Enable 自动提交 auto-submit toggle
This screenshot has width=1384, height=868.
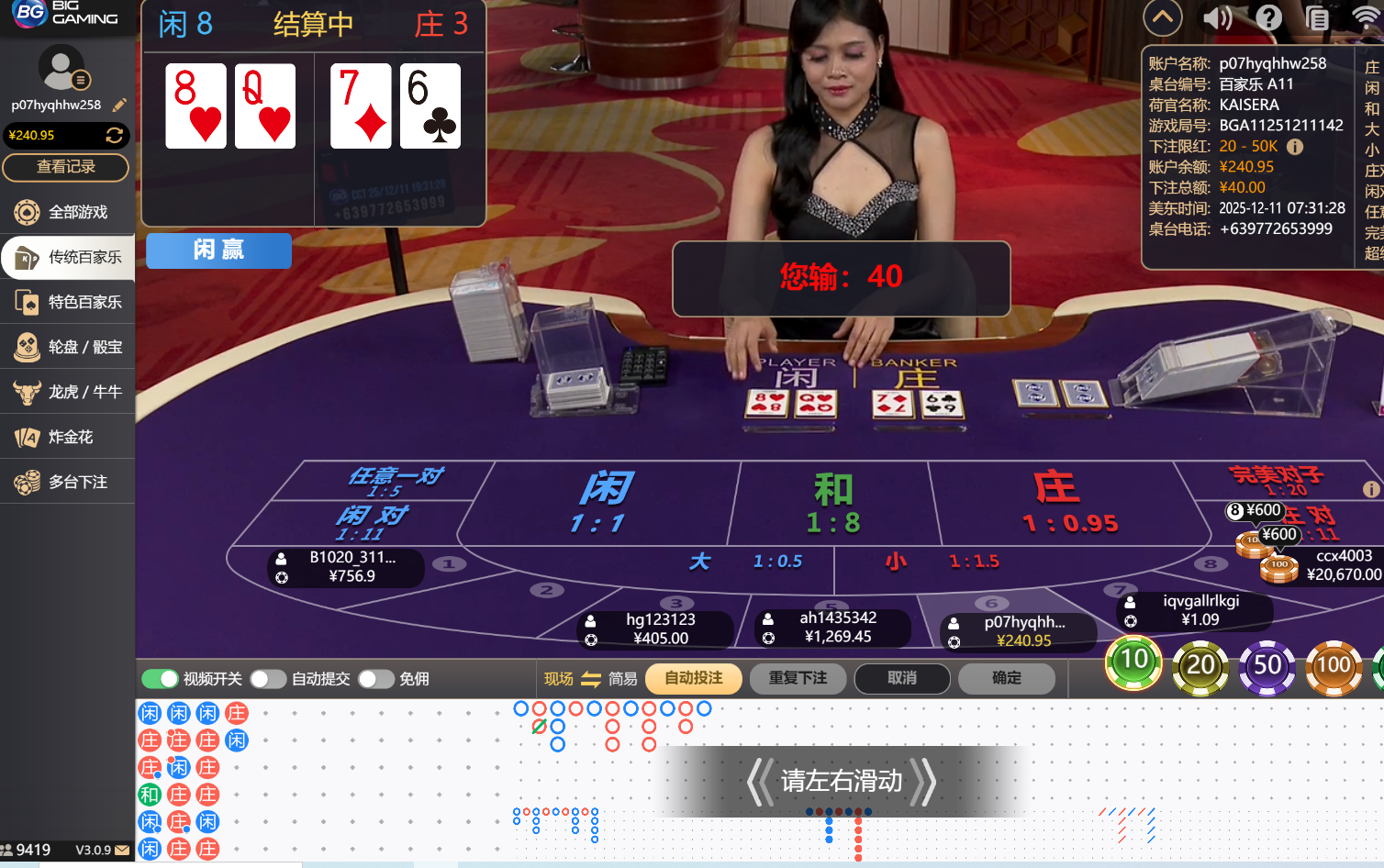pyautogui.click(x=268, y=679)
